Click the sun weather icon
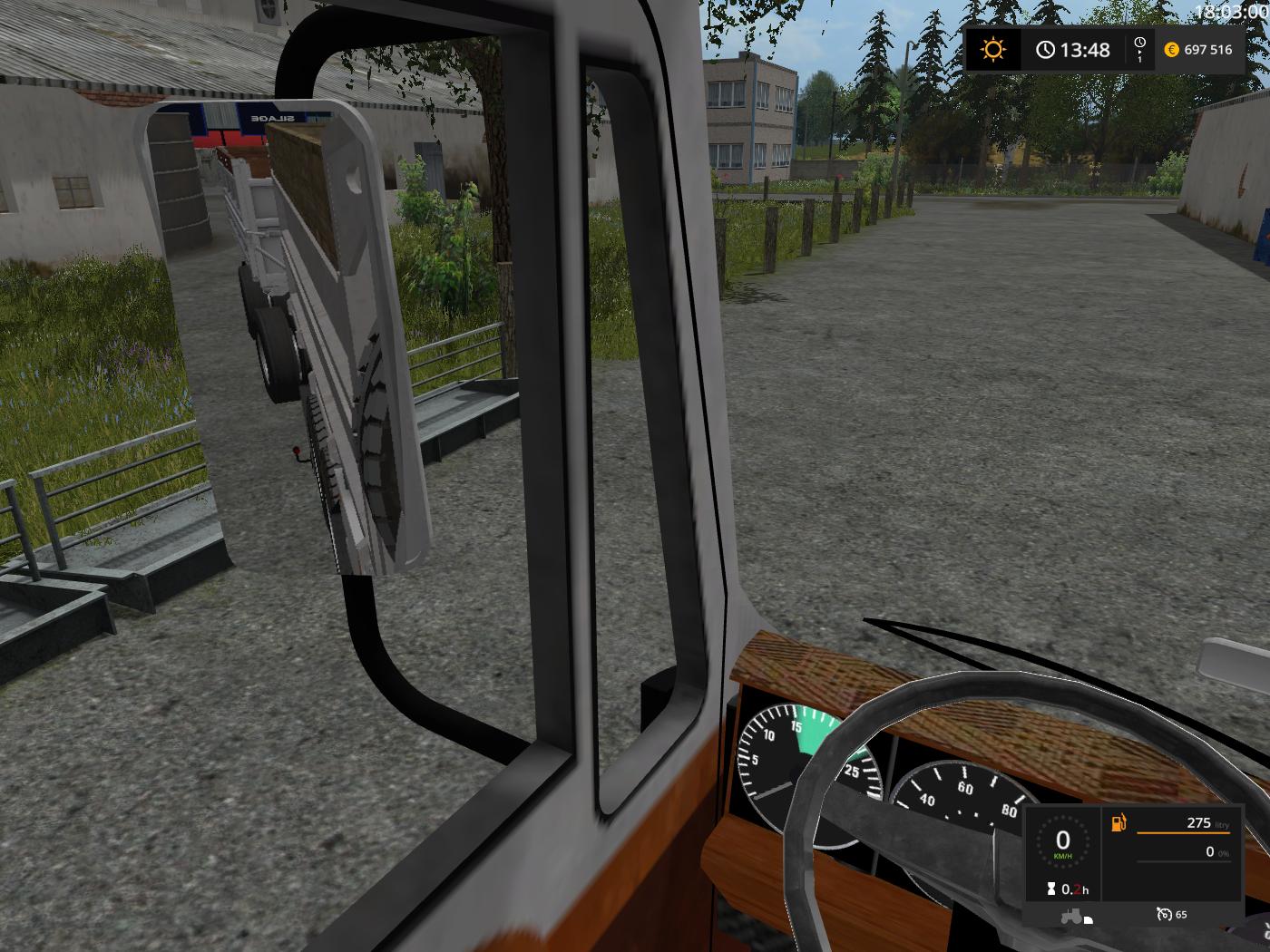 (993, 49)
